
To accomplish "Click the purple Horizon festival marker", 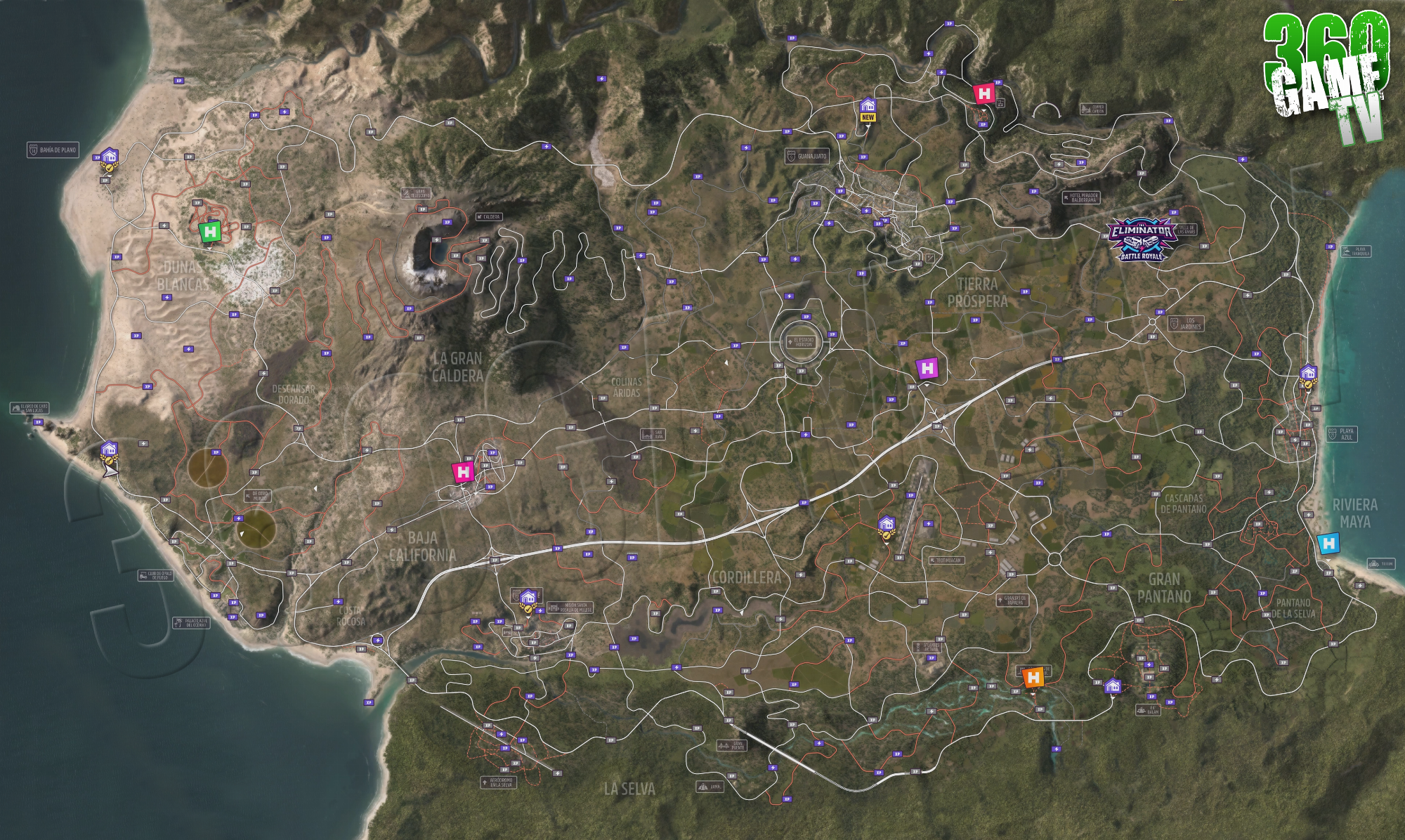I will (927, 369).
